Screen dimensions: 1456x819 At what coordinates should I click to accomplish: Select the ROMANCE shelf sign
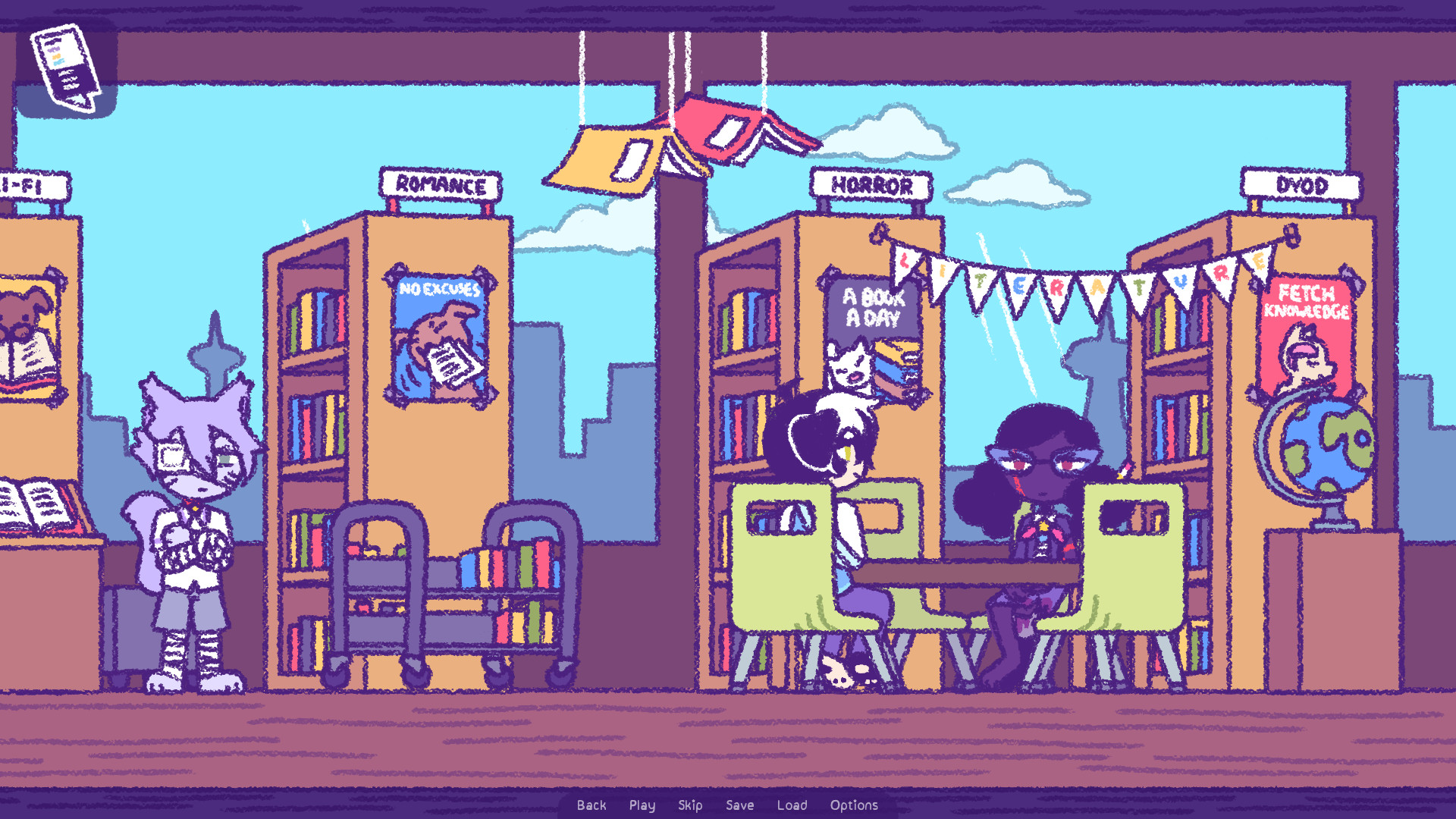[x=440, y=182]
